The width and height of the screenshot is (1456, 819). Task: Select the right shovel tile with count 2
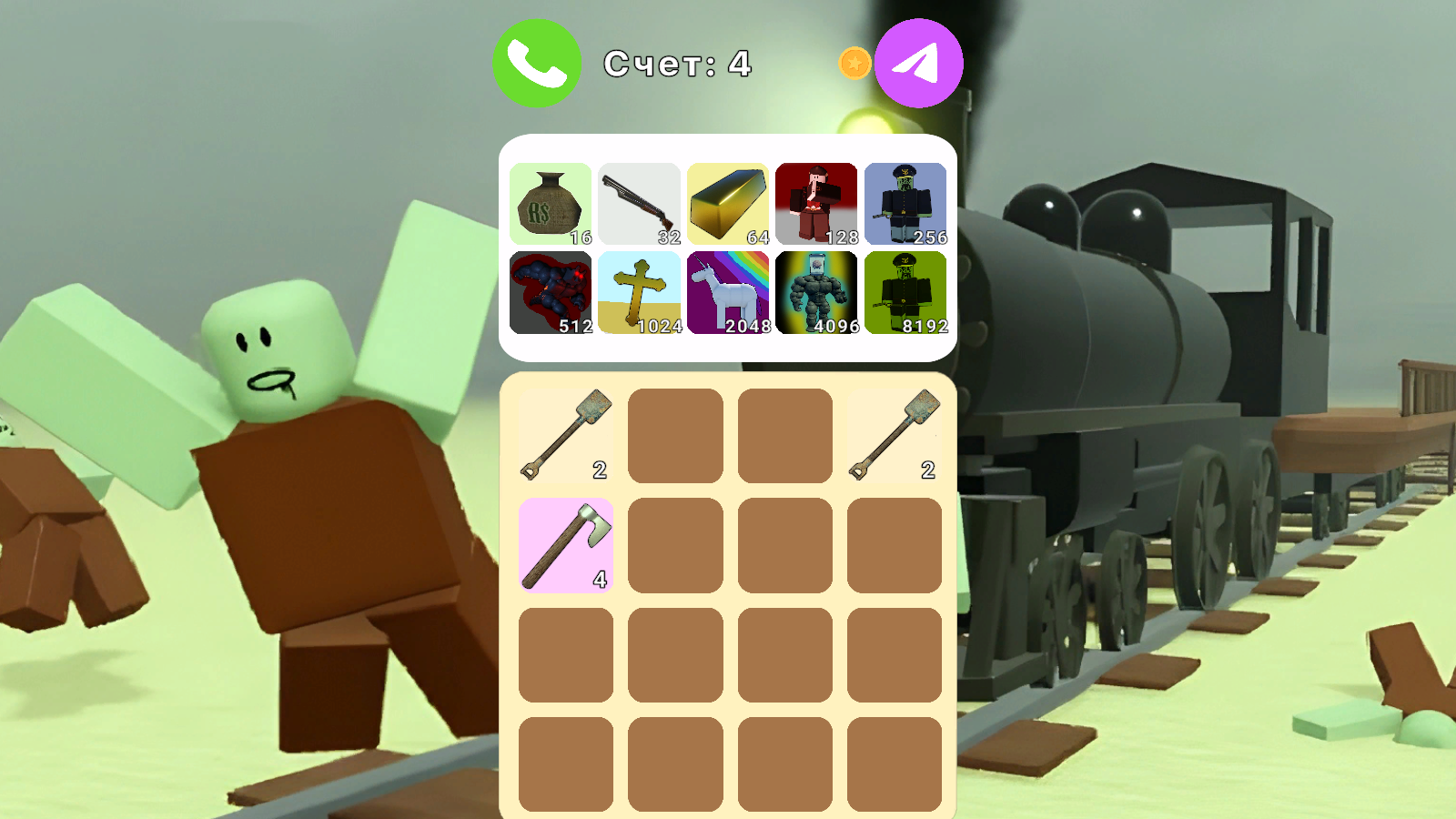pyautogui.click(x=893, y=433)
